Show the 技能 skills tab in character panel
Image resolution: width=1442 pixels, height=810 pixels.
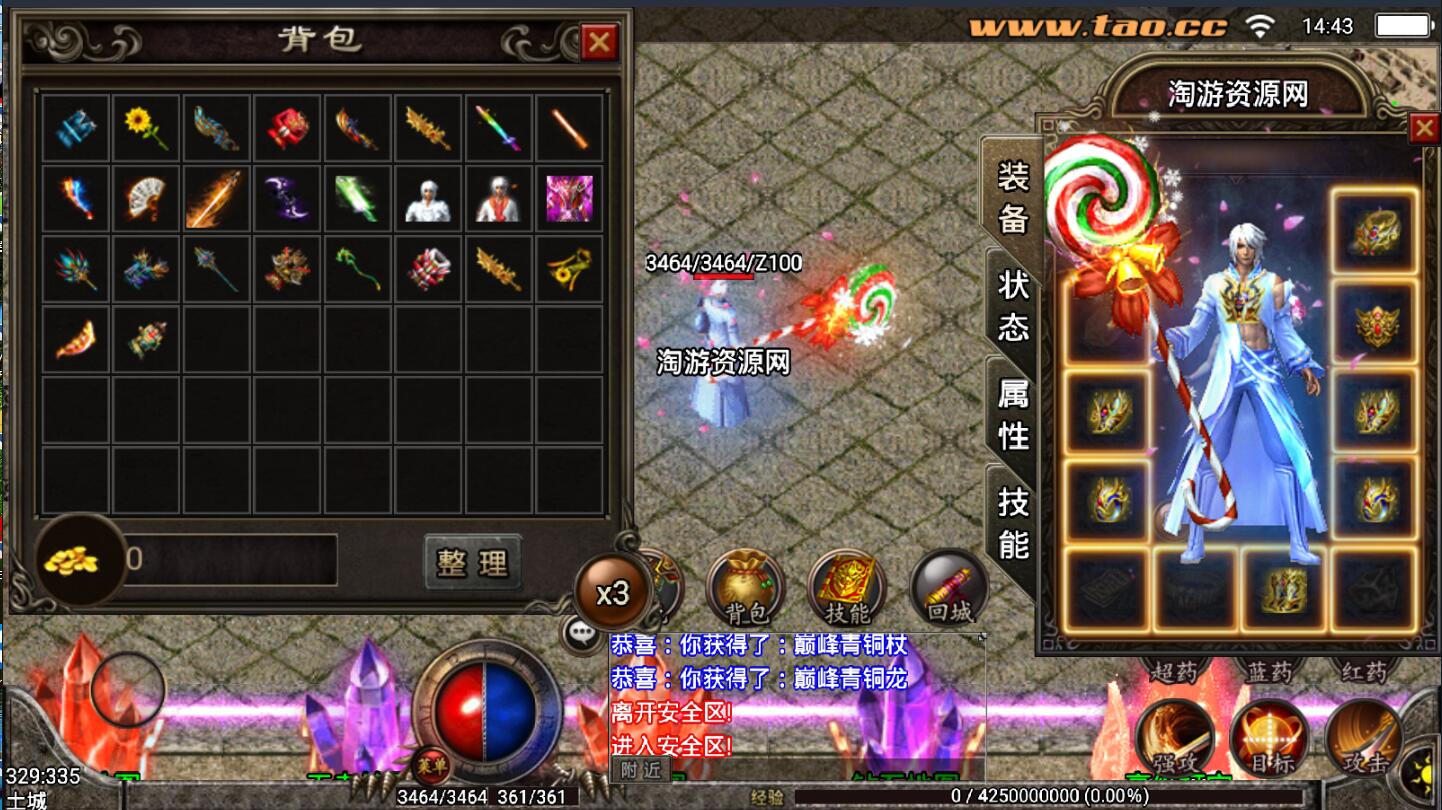pyautogui.click(x=1013, y=522)
